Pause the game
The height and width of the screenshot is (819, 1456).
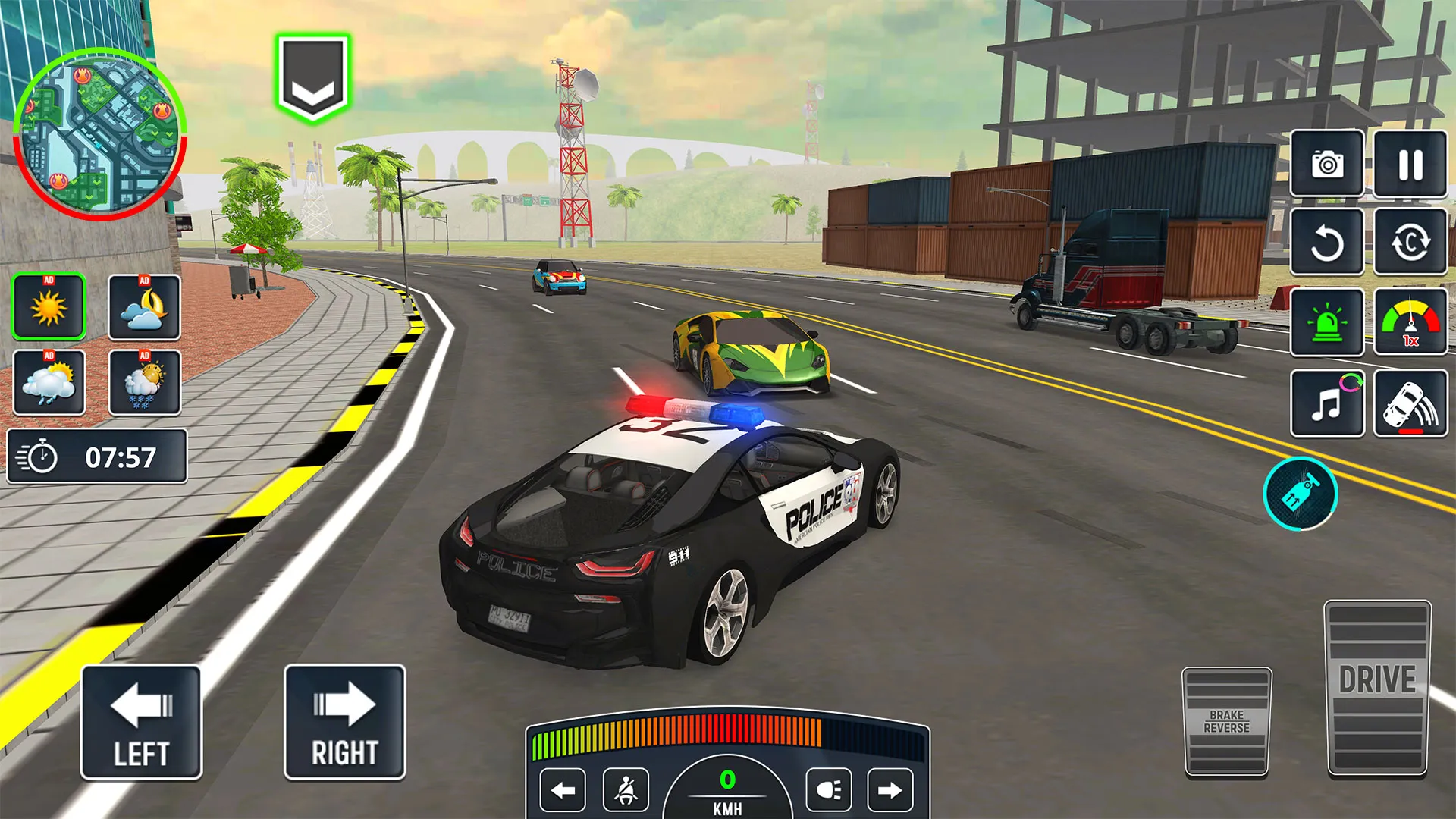[1410, 164]
